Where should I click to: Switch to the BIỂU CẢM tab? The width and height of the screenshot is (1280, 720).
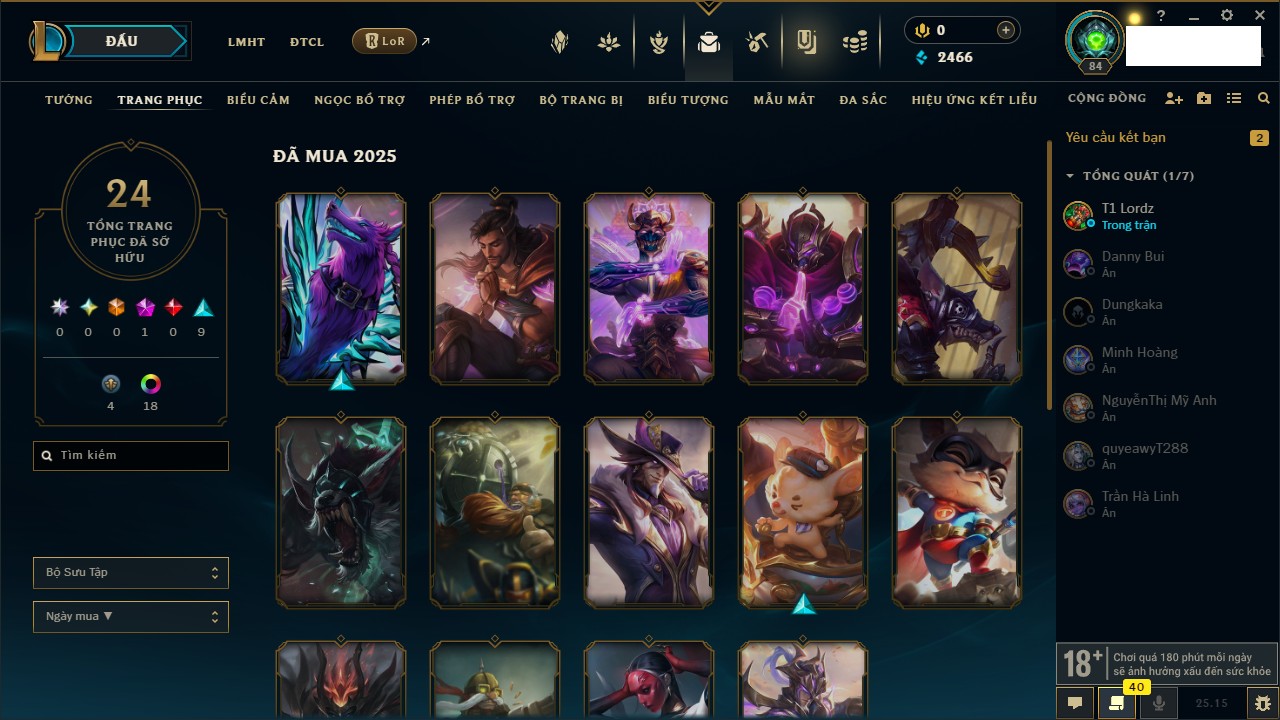click(258, 100)
